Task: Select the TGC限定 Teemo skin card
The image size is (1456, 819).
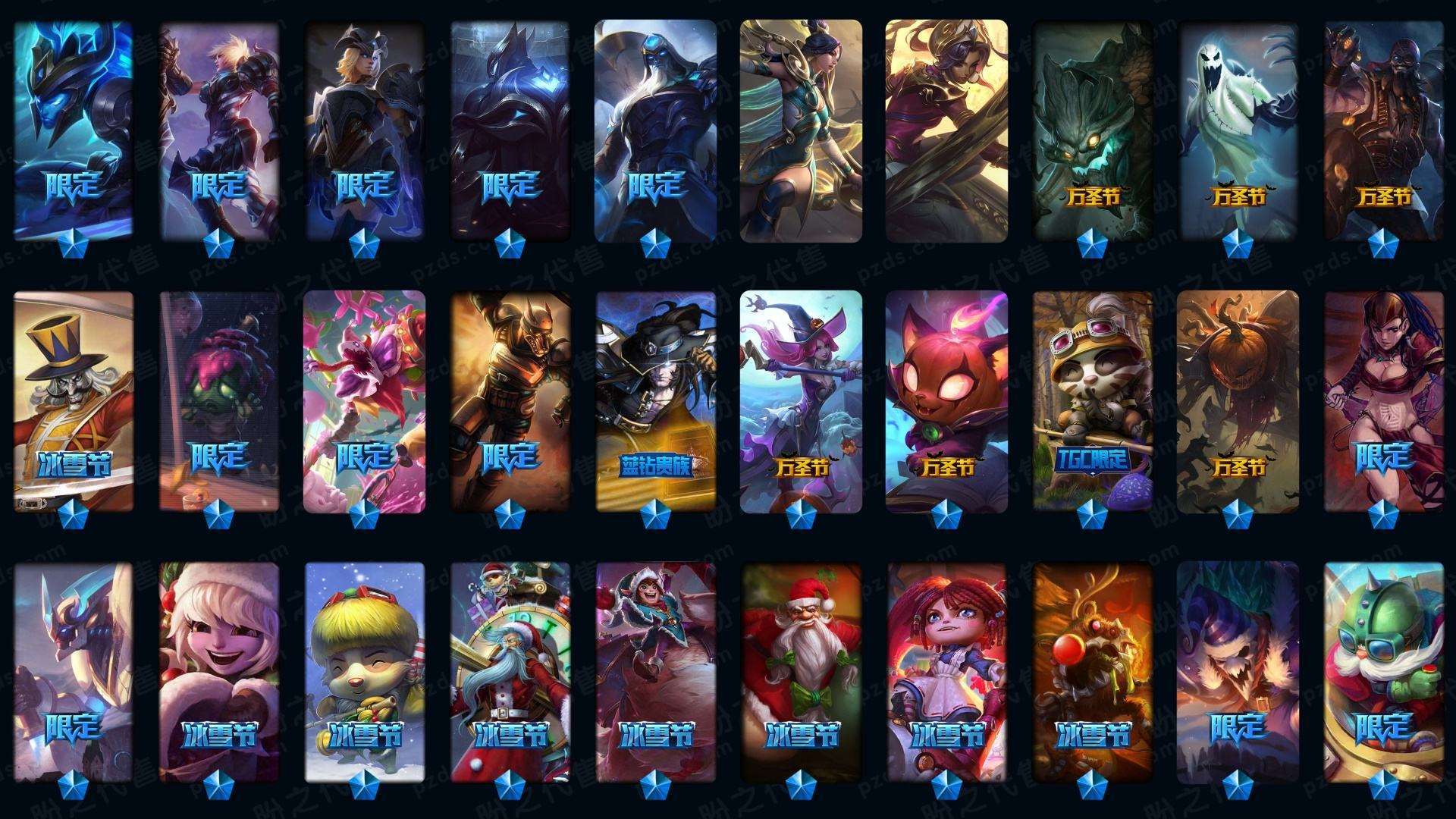Action: [x=1092, y=400]
